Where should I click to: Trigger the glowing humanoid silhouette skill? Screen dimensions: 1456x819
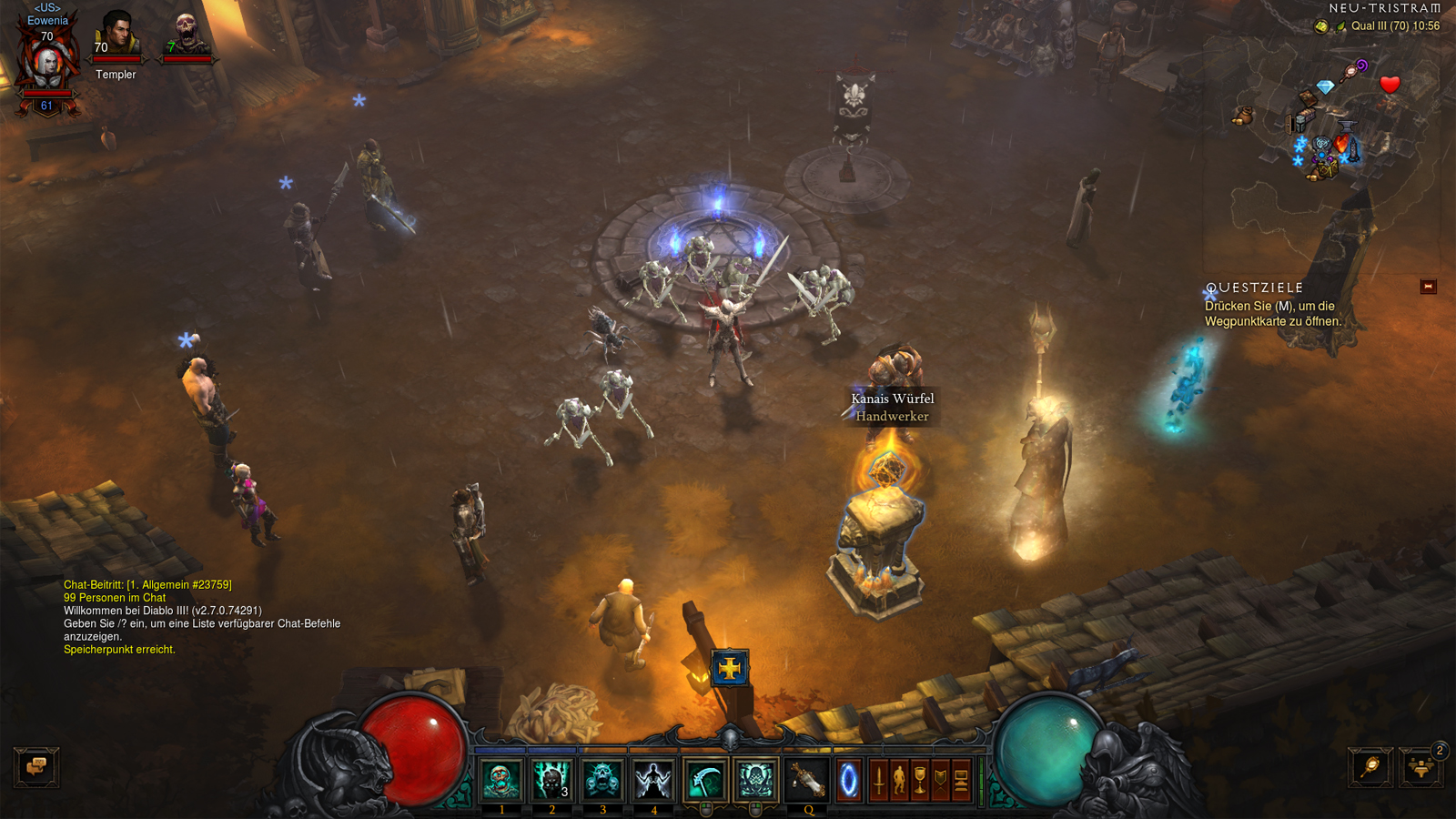point(653,780)
